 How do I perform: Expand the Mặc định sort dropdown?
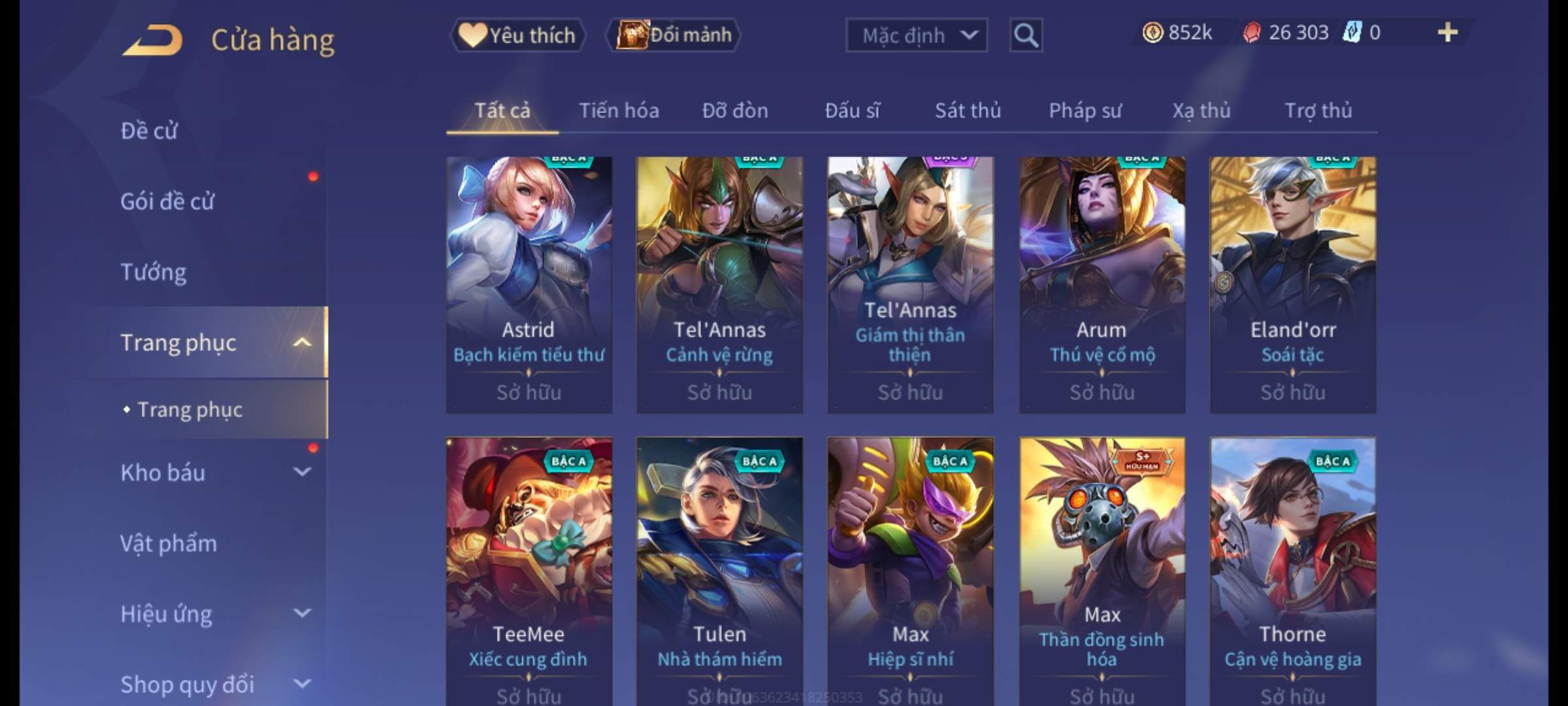(x=916, y=35)
